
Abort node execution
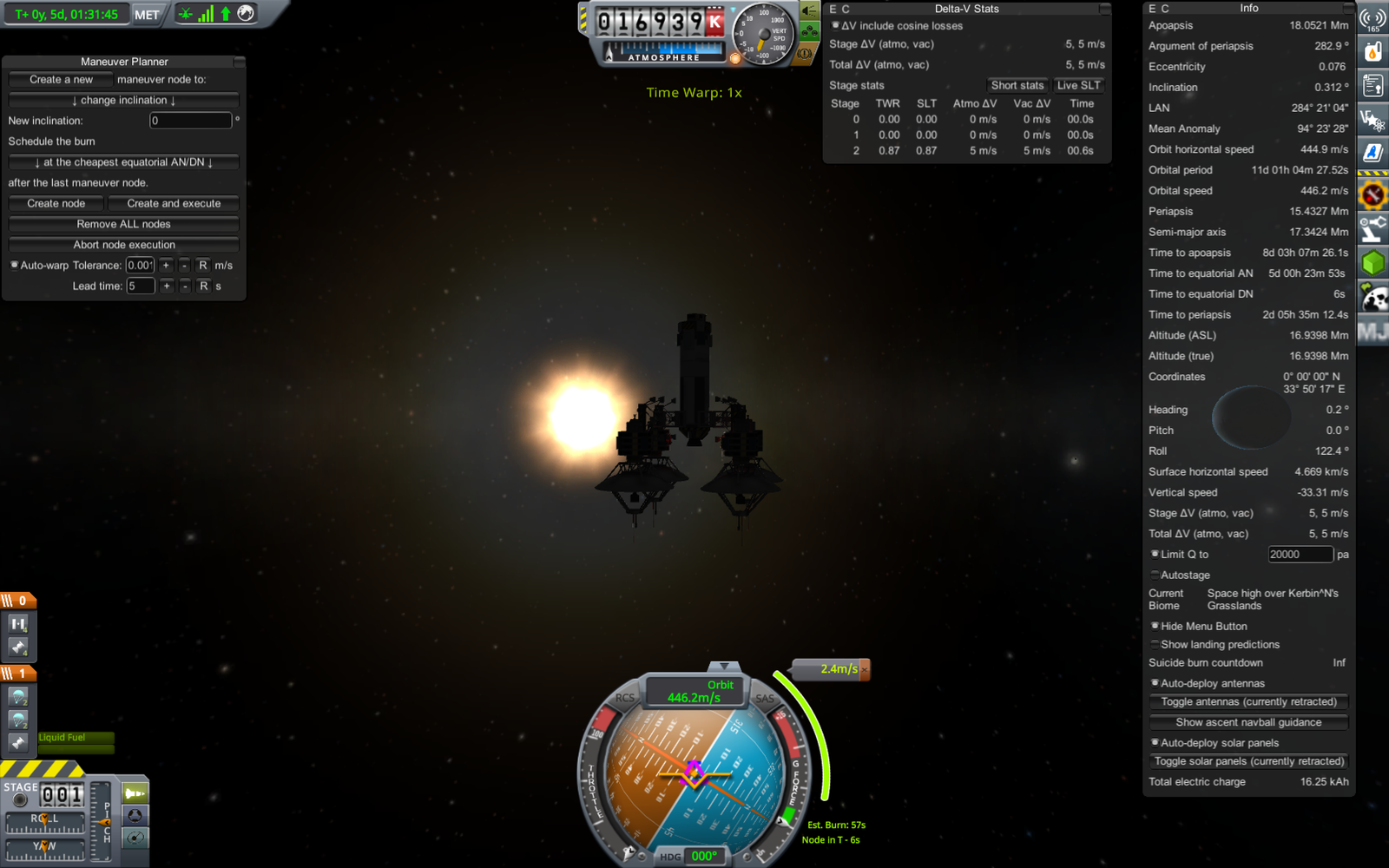(x=123, y=245)
